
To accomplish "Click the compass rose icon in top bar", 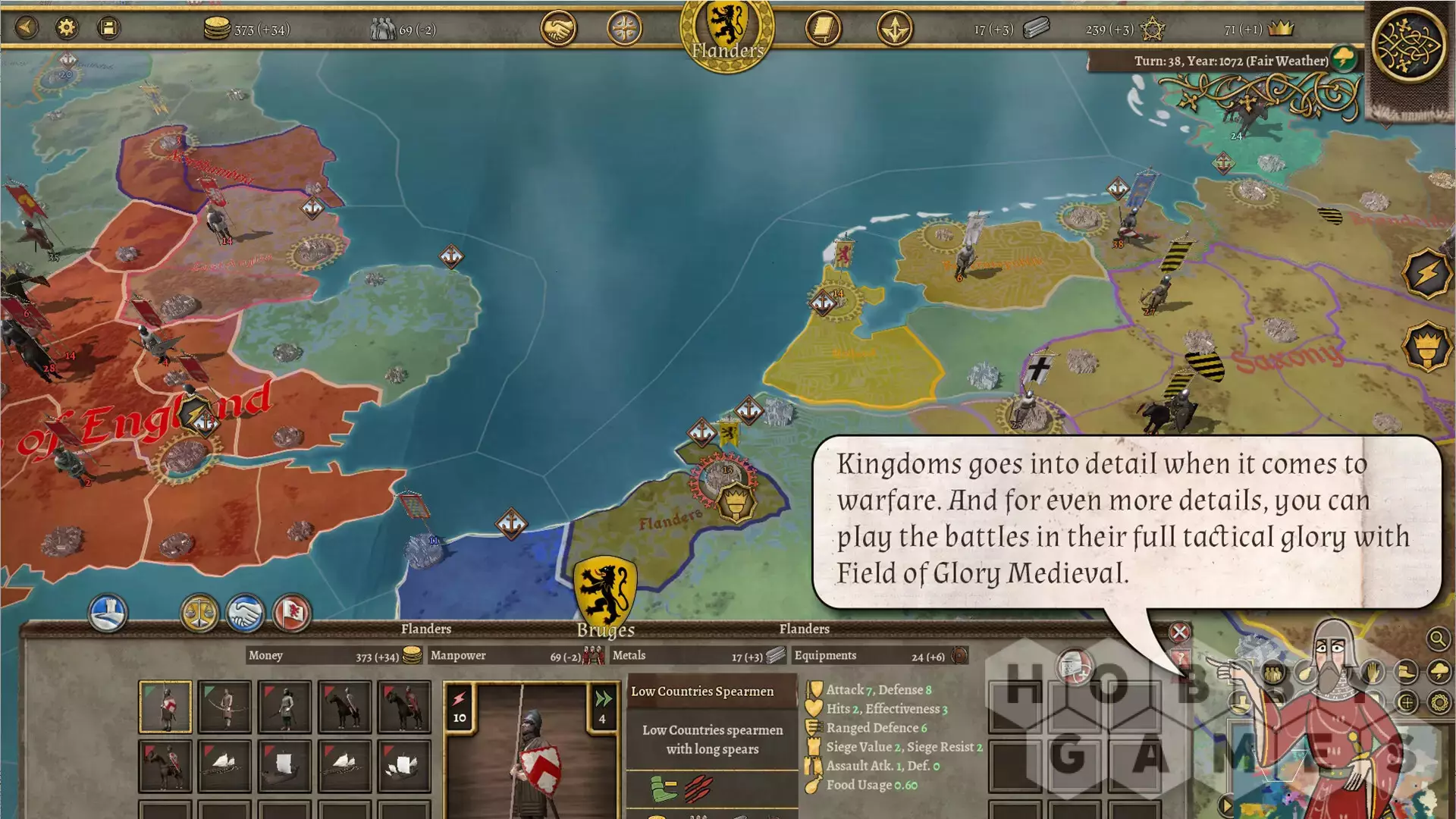I will [x=625, y=30].
